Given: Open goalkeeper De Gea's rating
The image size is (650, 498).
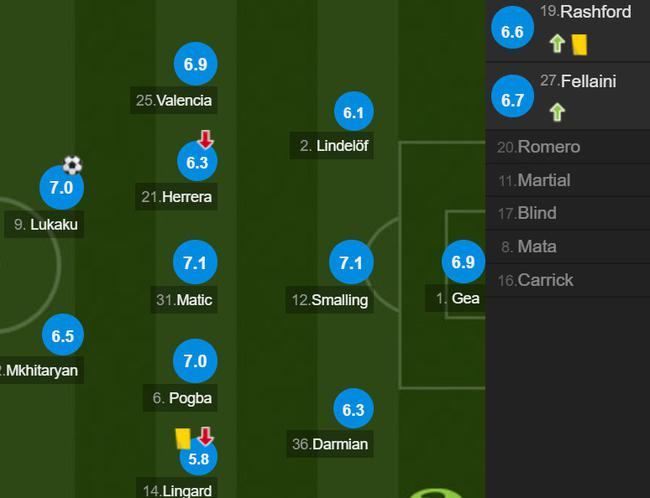Looking at the screenshot, I should (x=462, y=263).
